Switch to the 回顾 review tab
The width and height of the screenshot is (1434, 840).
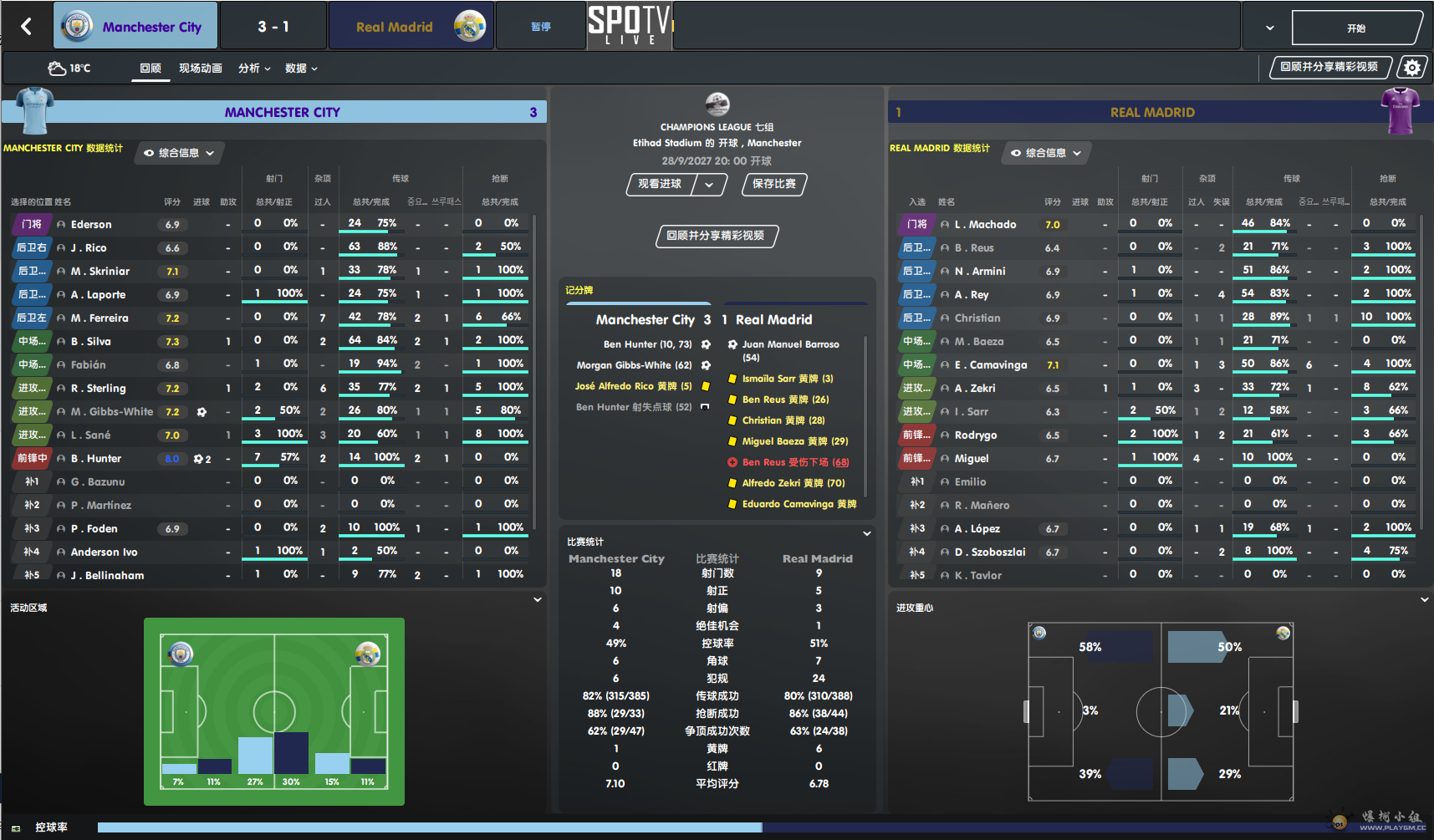(151, 69)
